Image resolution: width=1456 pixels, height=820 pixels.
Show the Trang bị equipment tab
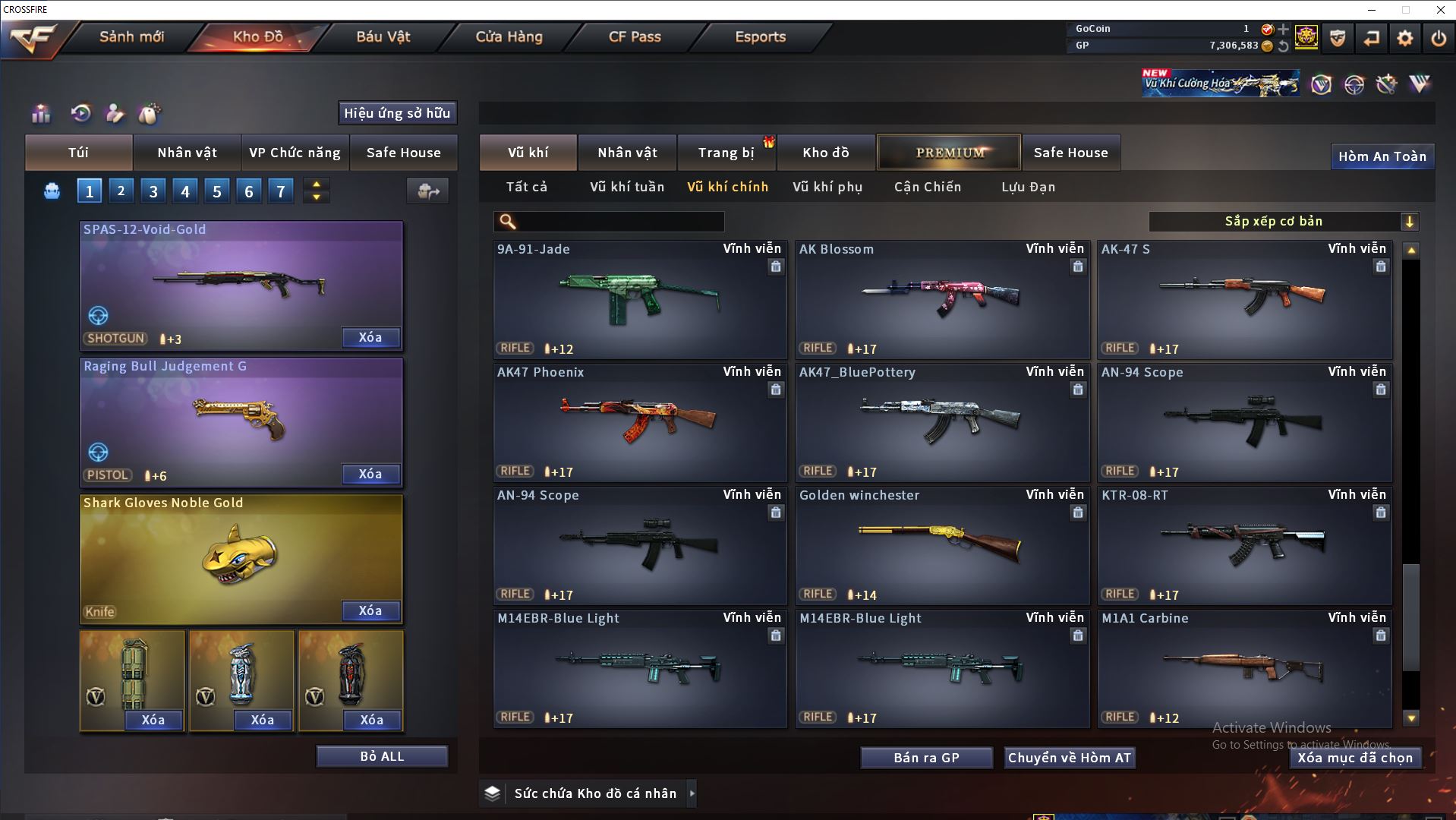[726, 153]
